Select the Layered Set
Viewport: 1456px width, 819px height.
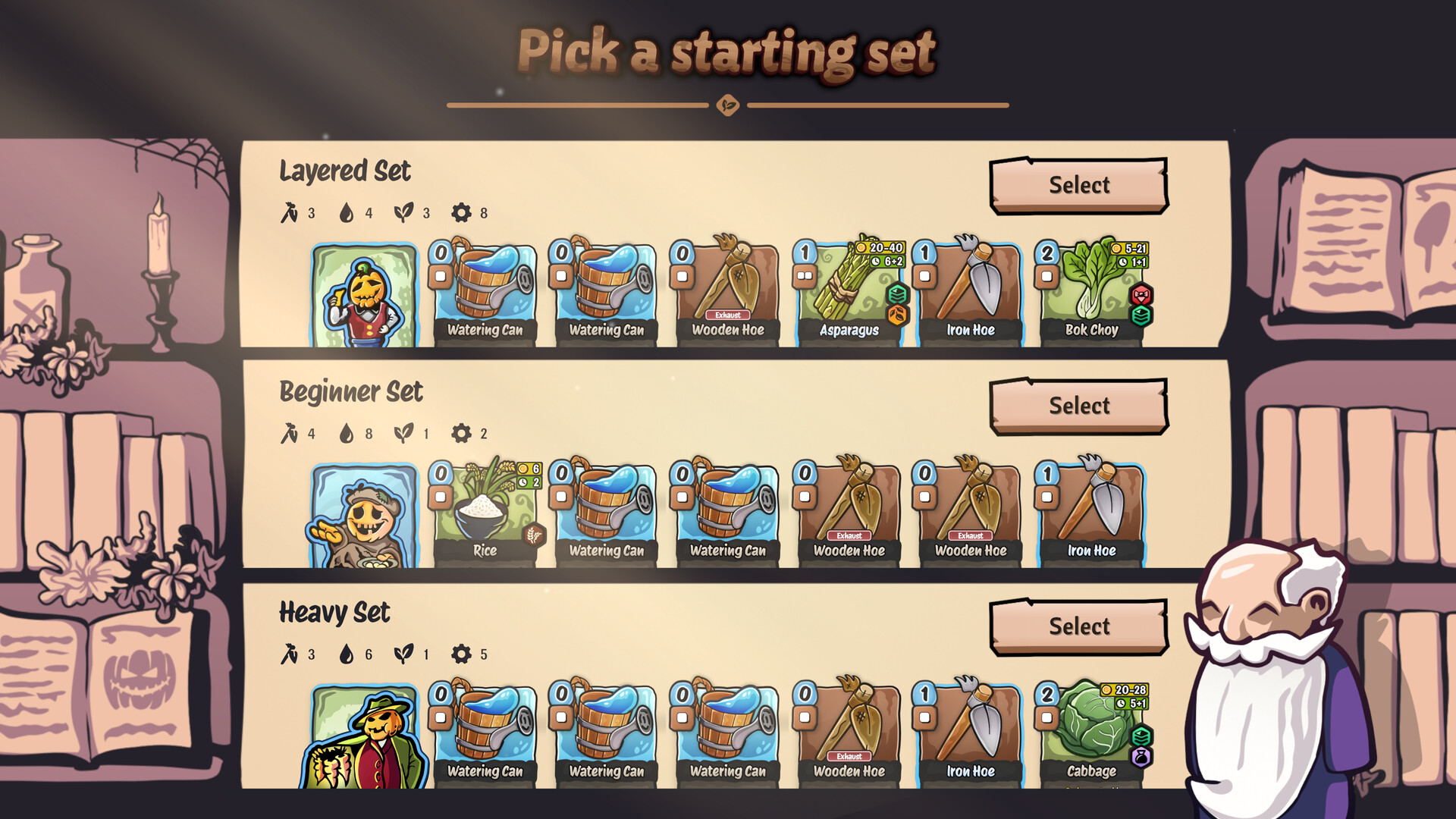(1080, 185)
